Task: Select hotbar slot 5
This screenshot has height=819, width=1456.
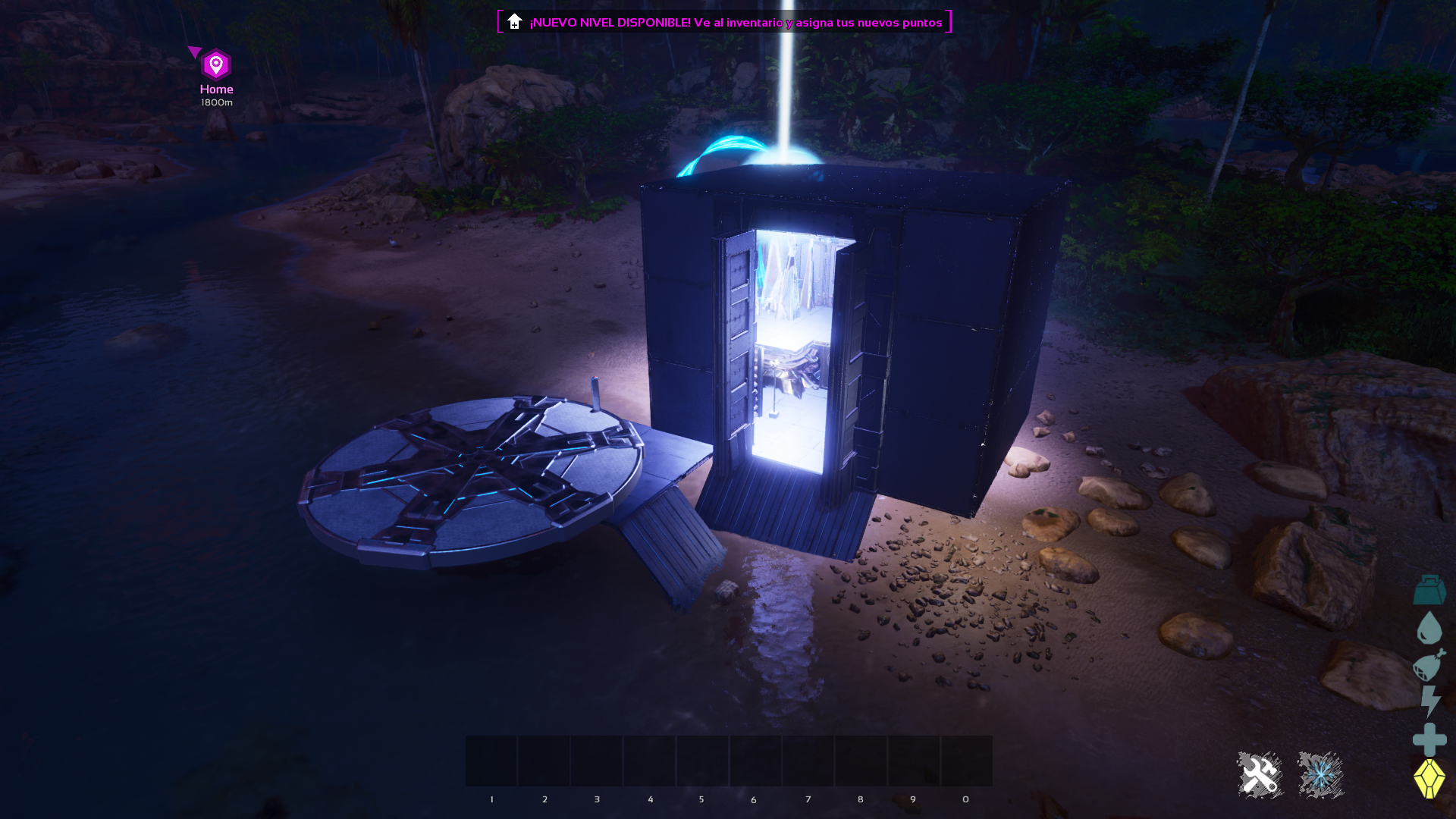Action: (702, 761)
